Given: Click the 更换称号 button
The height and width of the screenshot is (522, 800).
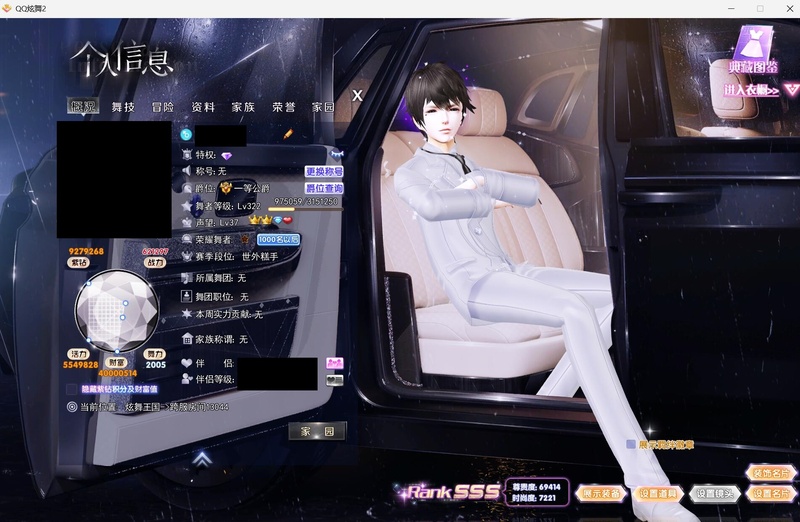Looking at the screenshot, I should [324, 172].
